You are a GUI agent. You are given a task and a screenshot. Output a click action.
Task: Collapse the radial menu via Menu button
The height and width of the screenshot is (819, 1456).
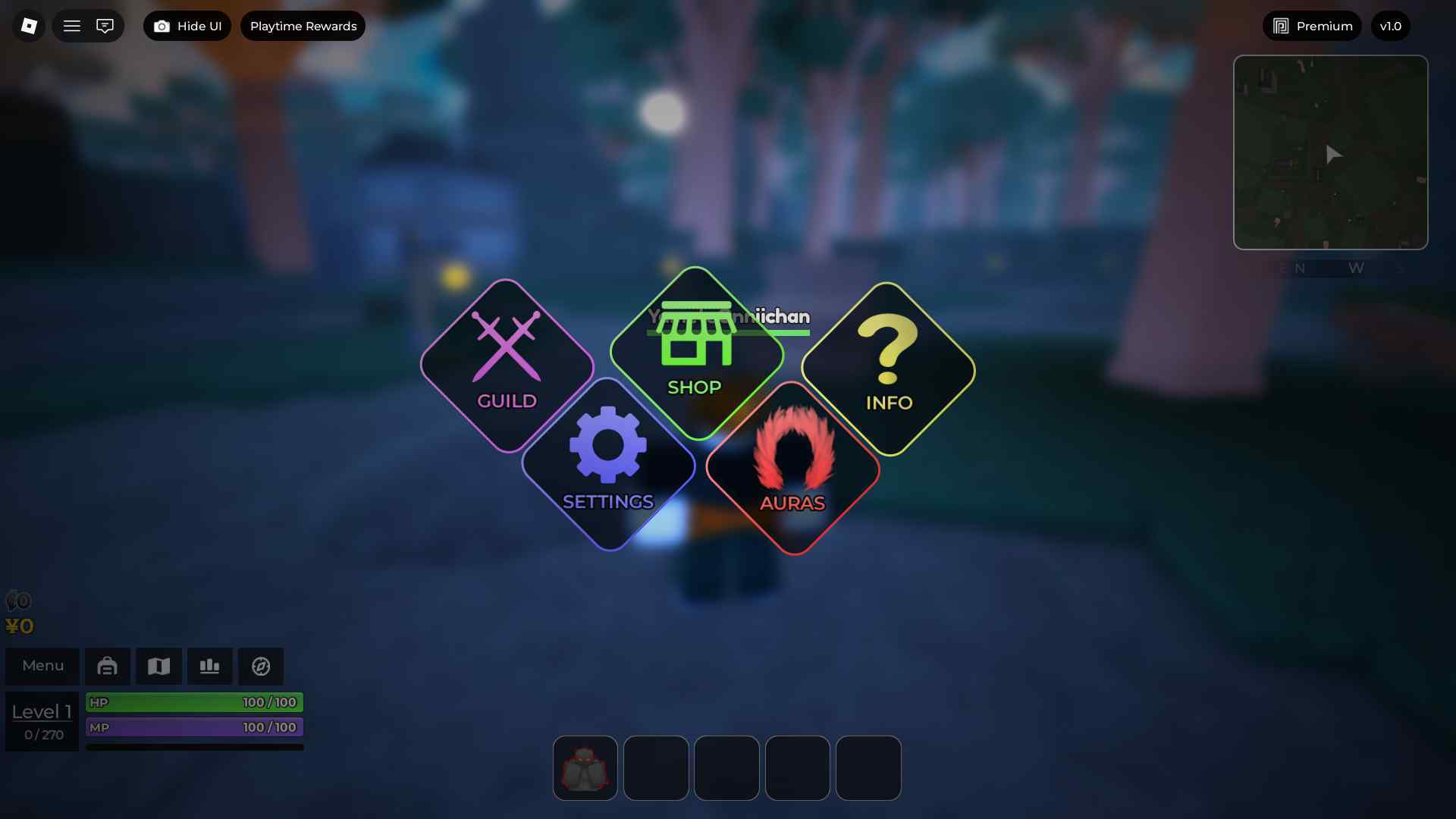42,666
